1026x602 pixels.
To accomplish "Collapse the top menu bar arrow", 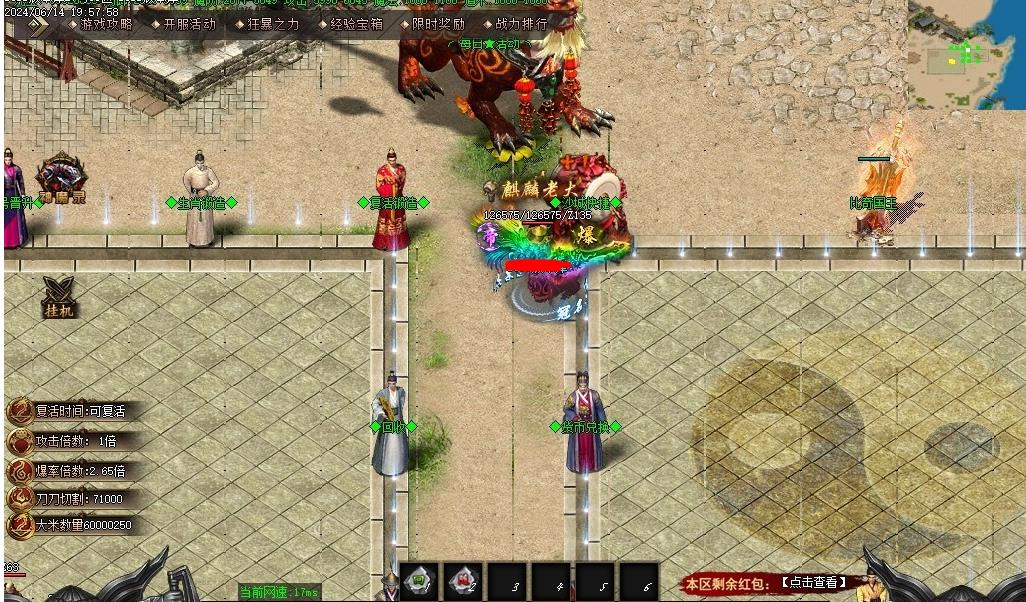I will (x=38, y=25).
